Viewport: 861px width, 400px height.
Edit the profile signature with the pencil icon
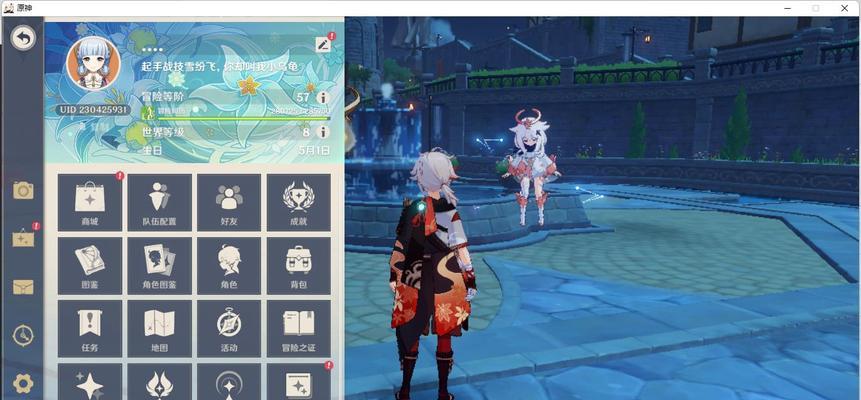[323, 44]
